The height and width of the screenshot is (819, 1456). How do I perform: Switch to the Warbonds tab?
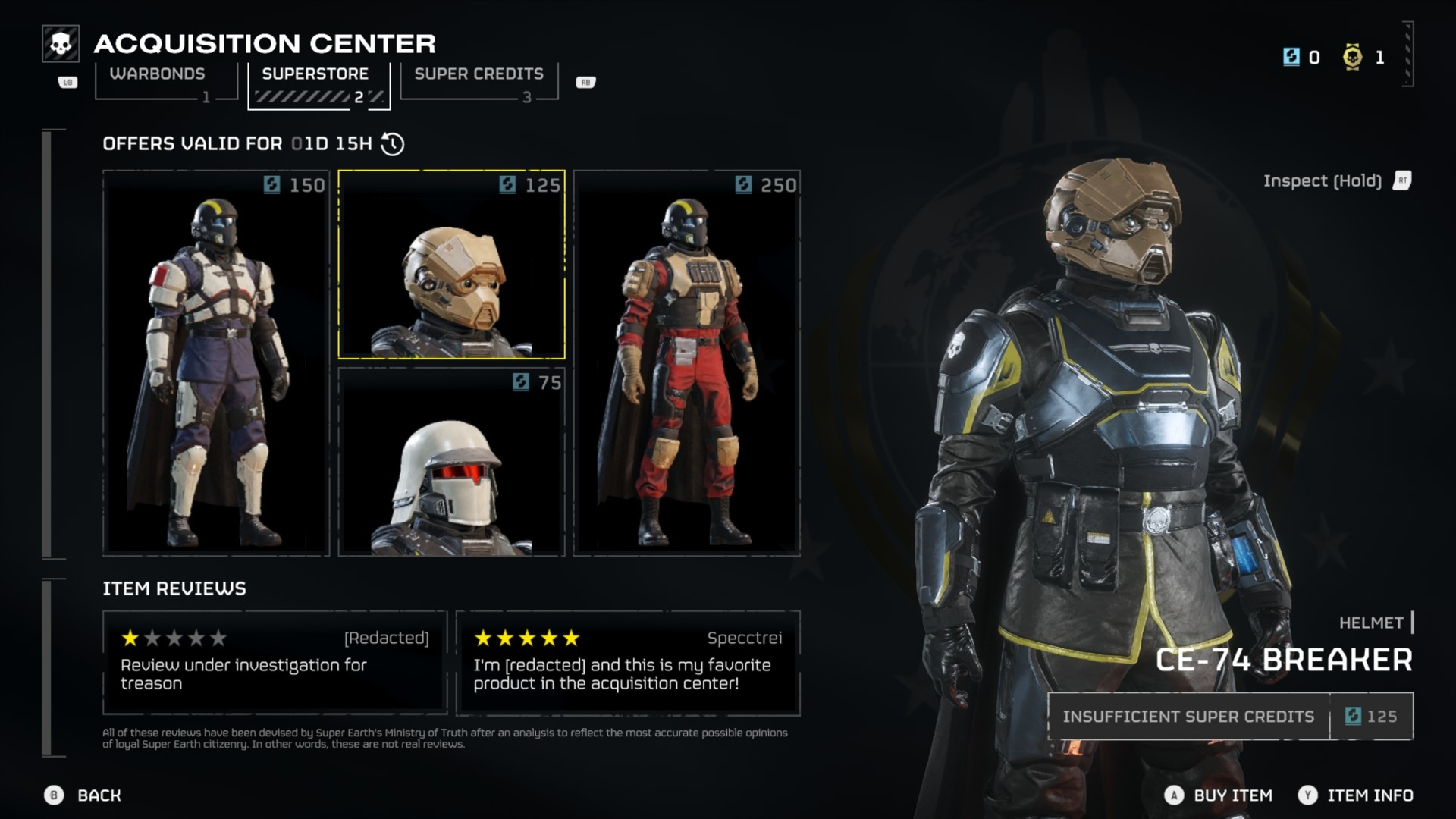(157, 74)
